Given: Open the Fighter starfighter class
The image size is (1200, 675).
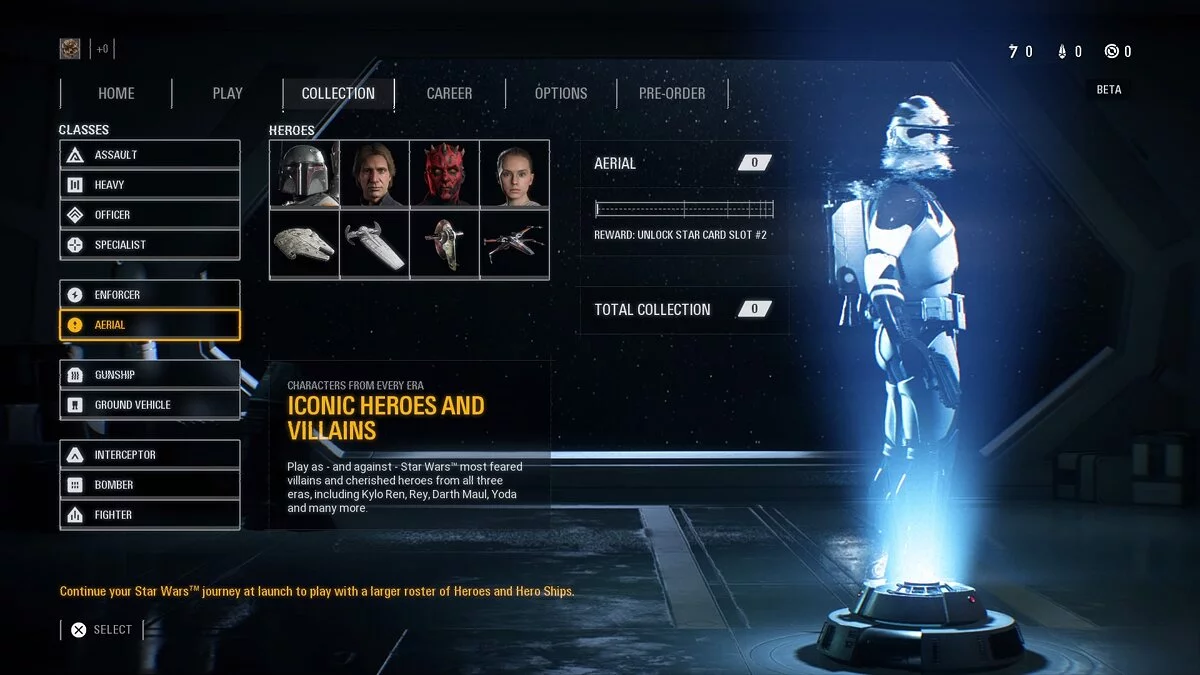Looking at the screenshot, I should click(x=150, y=515).
